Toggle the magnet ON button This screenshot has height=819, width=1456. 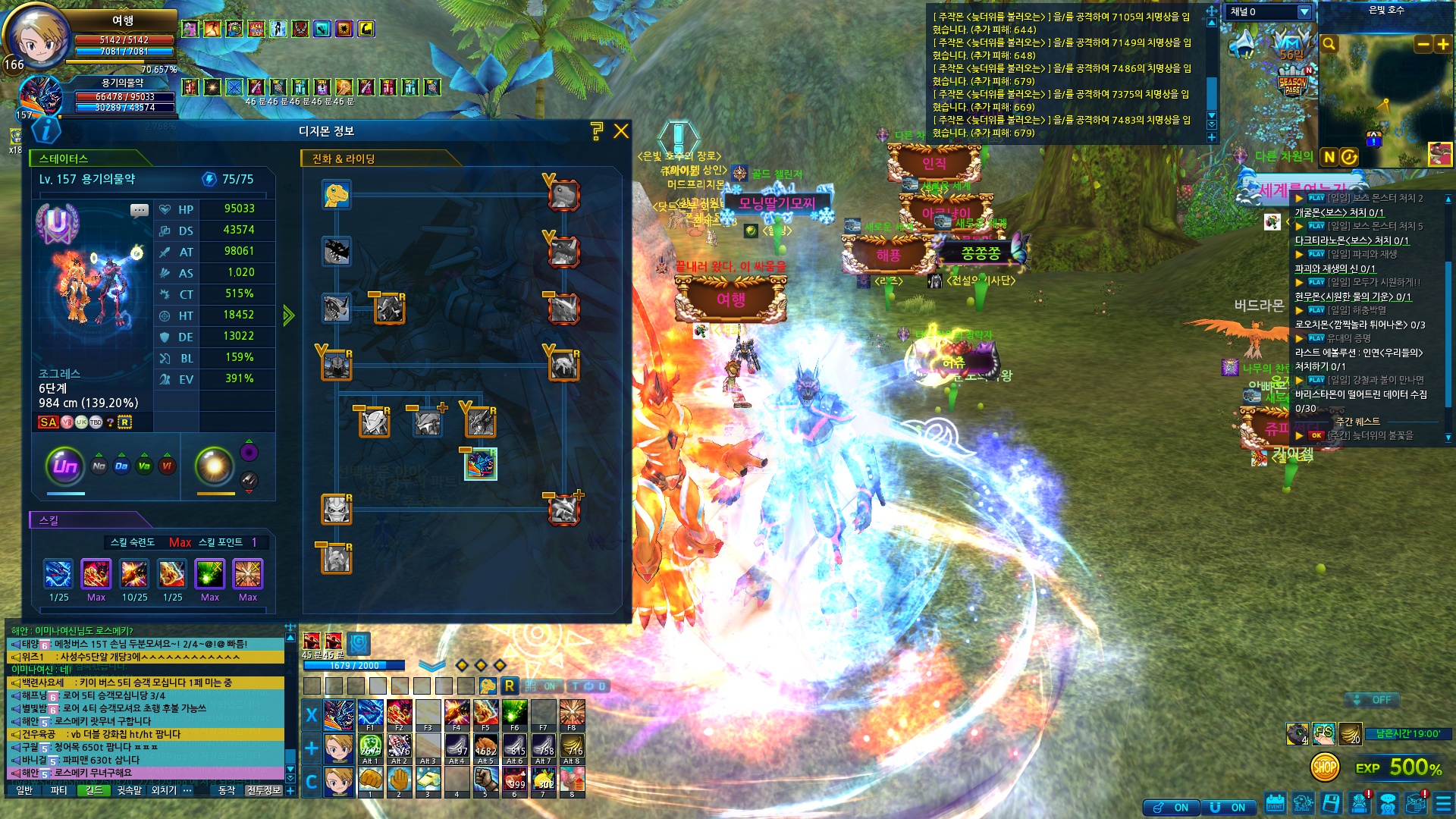[x=1228, y=808]
